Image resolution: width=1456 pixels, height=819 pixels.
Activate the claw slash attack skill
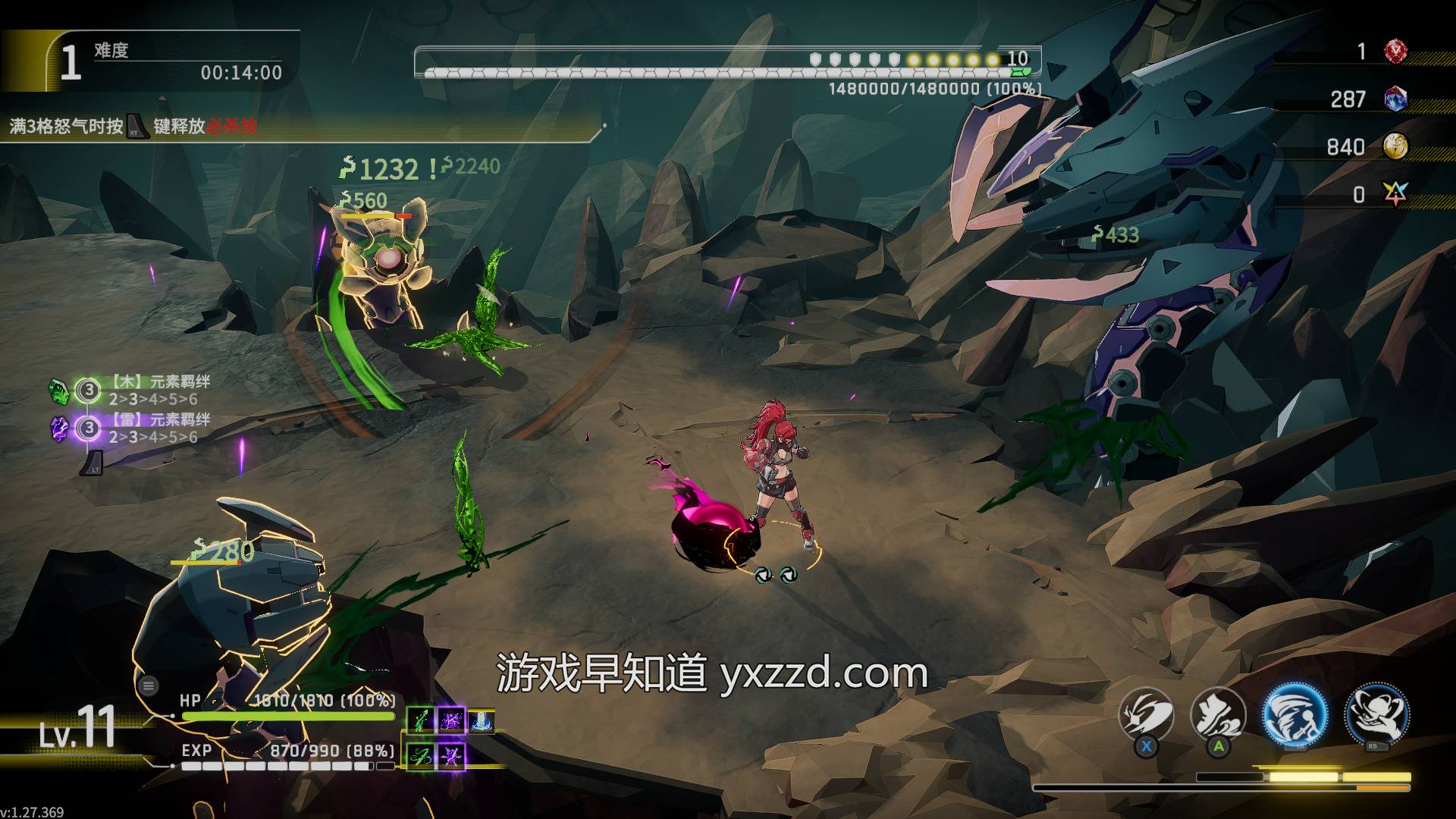1146,714
